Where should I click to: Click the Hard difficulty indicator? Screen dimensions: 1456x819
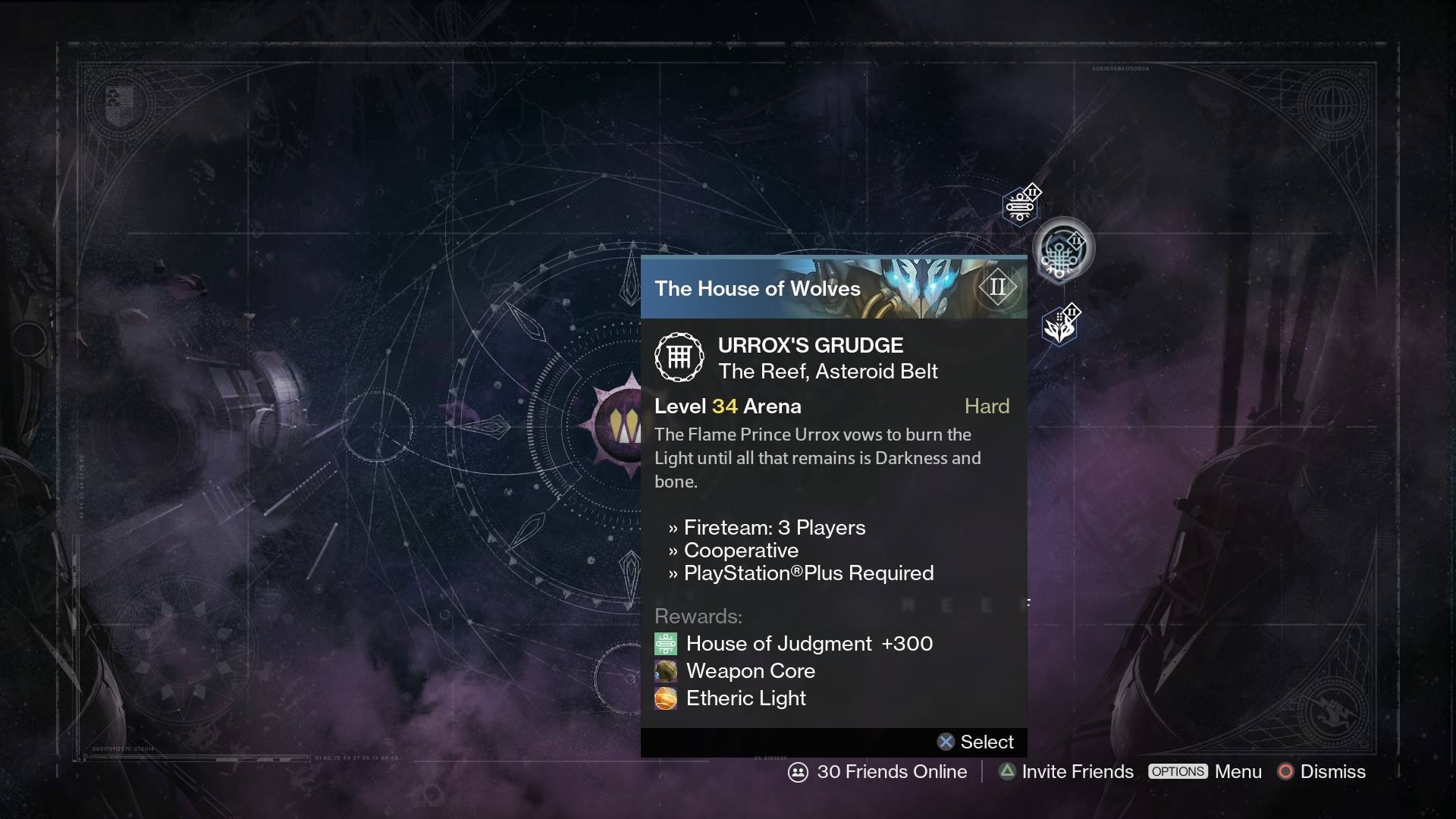click(987, 406)
